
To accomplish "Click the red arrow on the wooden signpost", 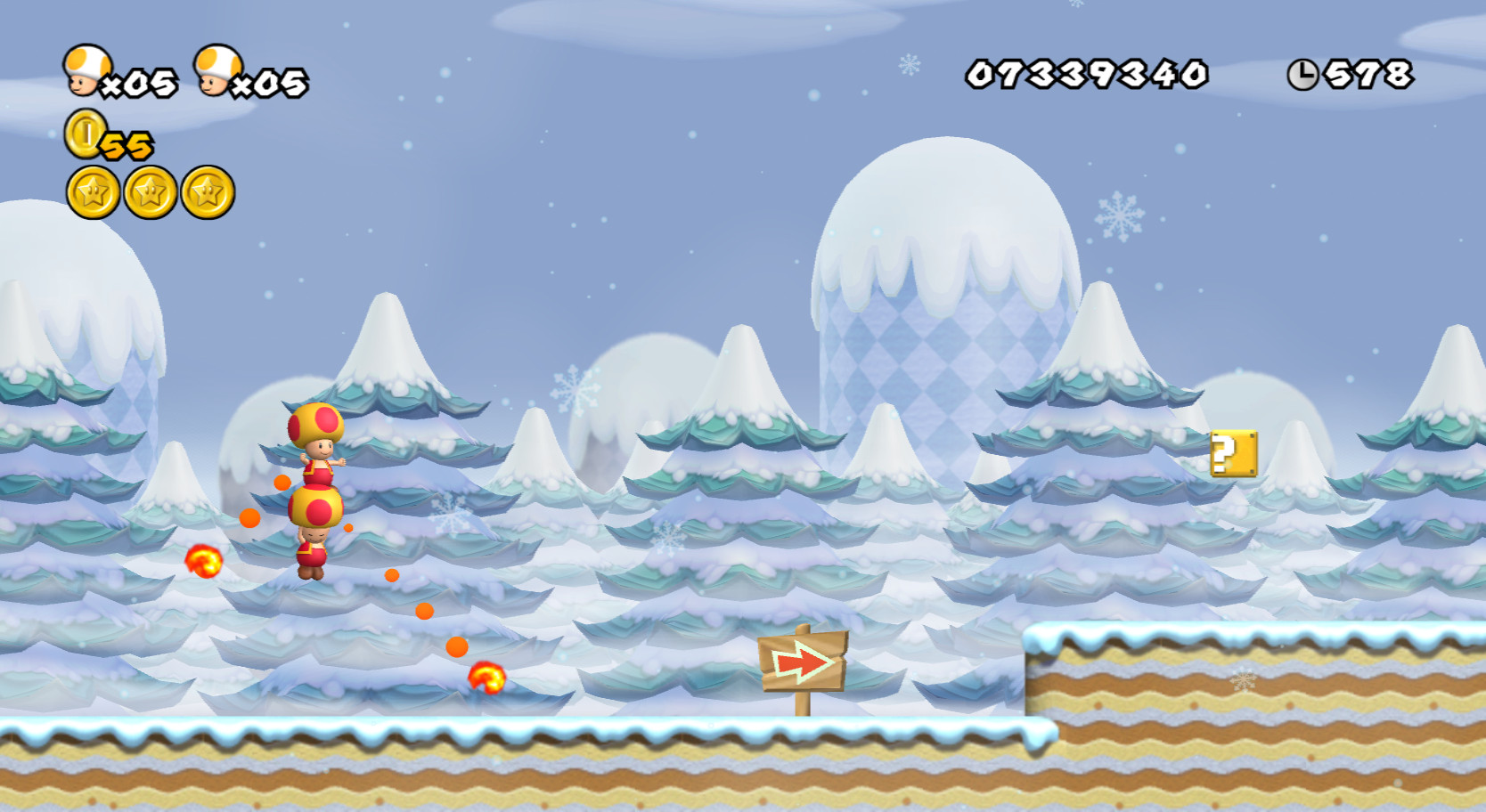I will tap(802, 662).
